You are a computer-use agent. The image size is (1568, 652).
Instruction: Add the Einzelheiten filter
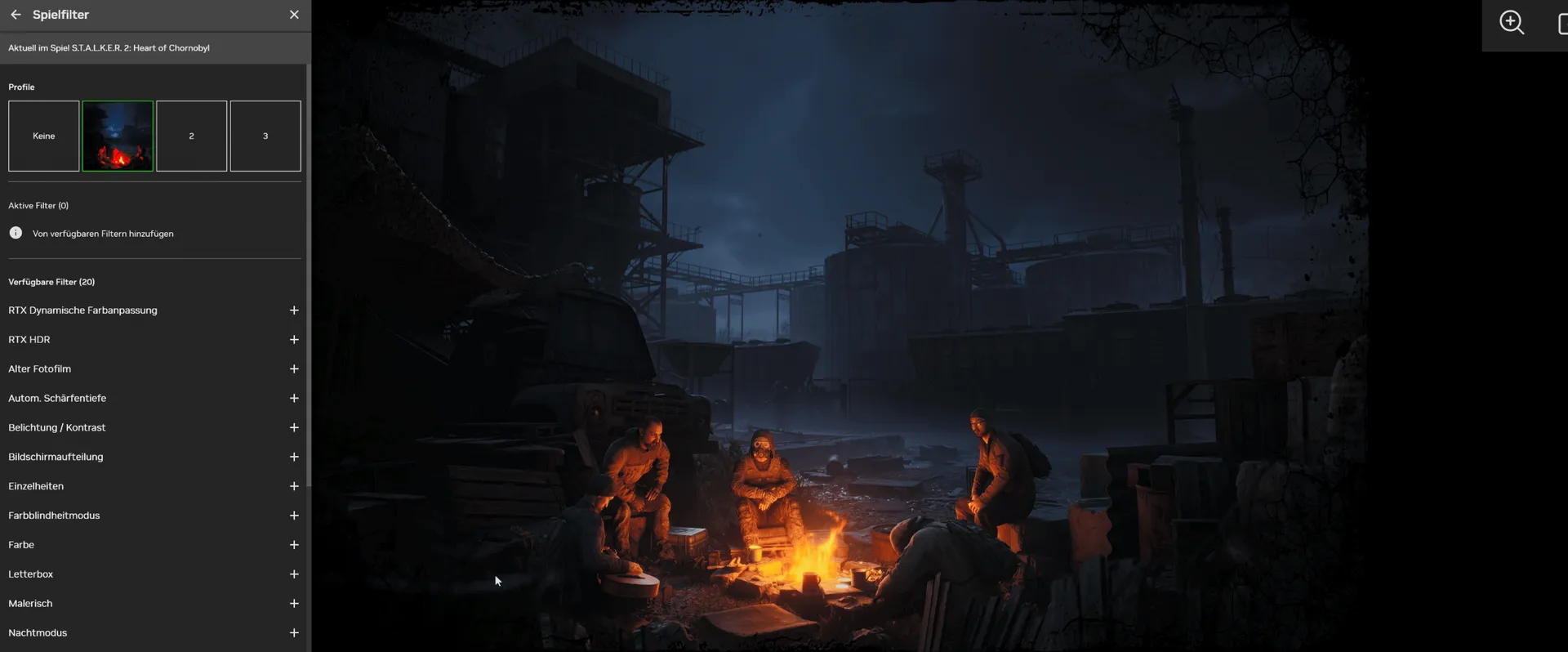pyautogui.click(x=294, y=486)
